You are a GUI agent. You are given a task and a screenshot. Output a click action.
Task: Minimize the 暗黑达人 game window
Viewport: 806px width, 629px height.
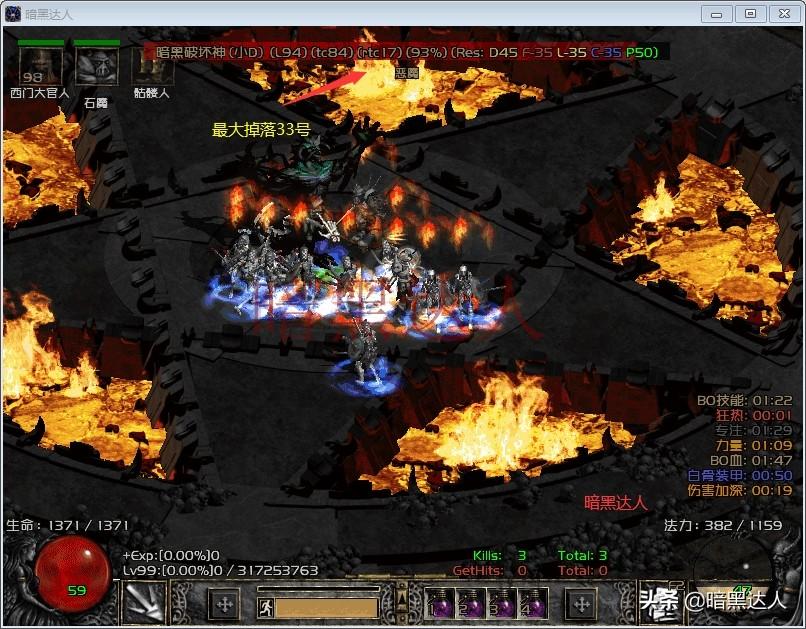click(x=716, y=14)
